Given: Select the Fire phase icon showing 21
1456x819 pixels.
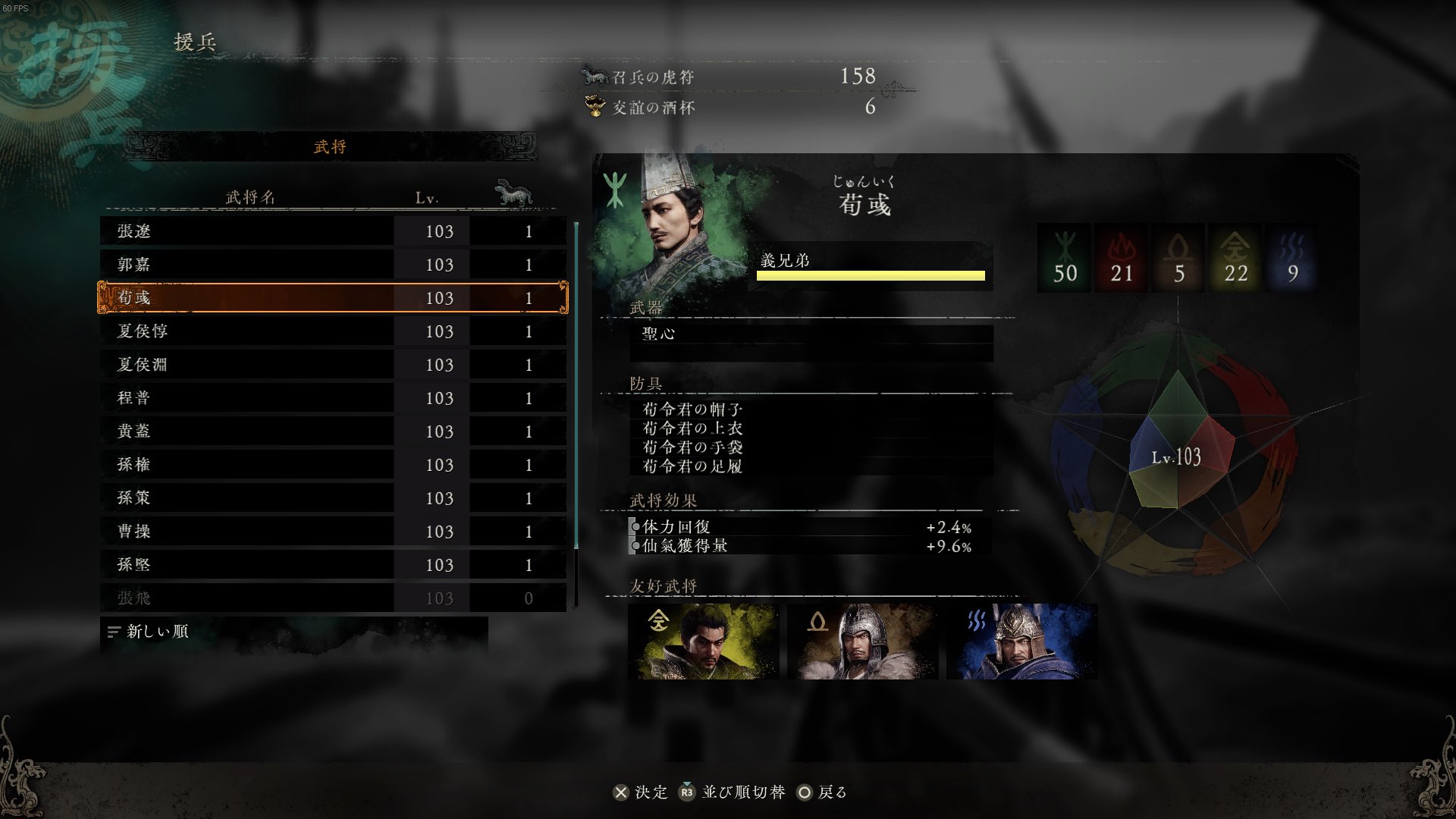Looking at the screenshot, I should tap(1122, 258).
